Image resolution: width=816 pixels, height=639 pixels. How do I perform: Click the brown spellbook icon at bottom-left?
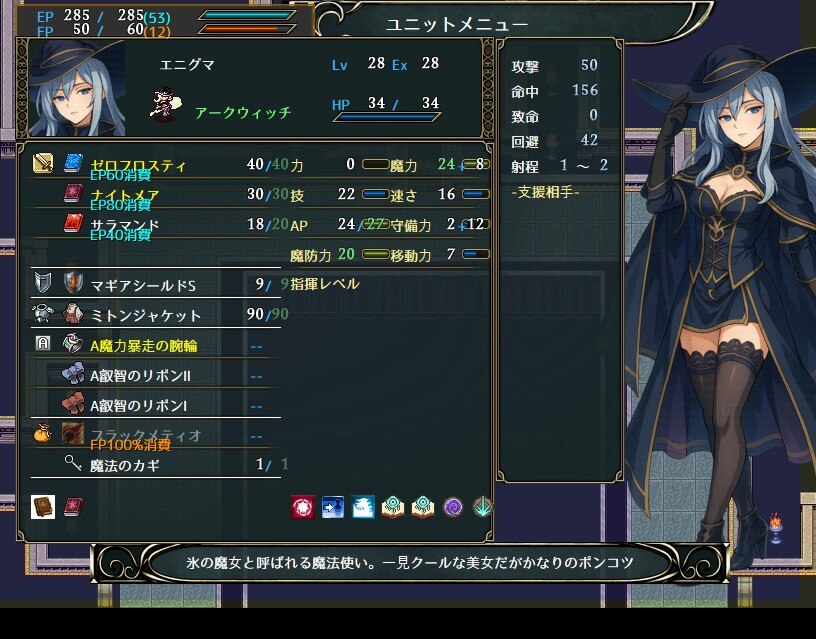[x=43, y=506]
